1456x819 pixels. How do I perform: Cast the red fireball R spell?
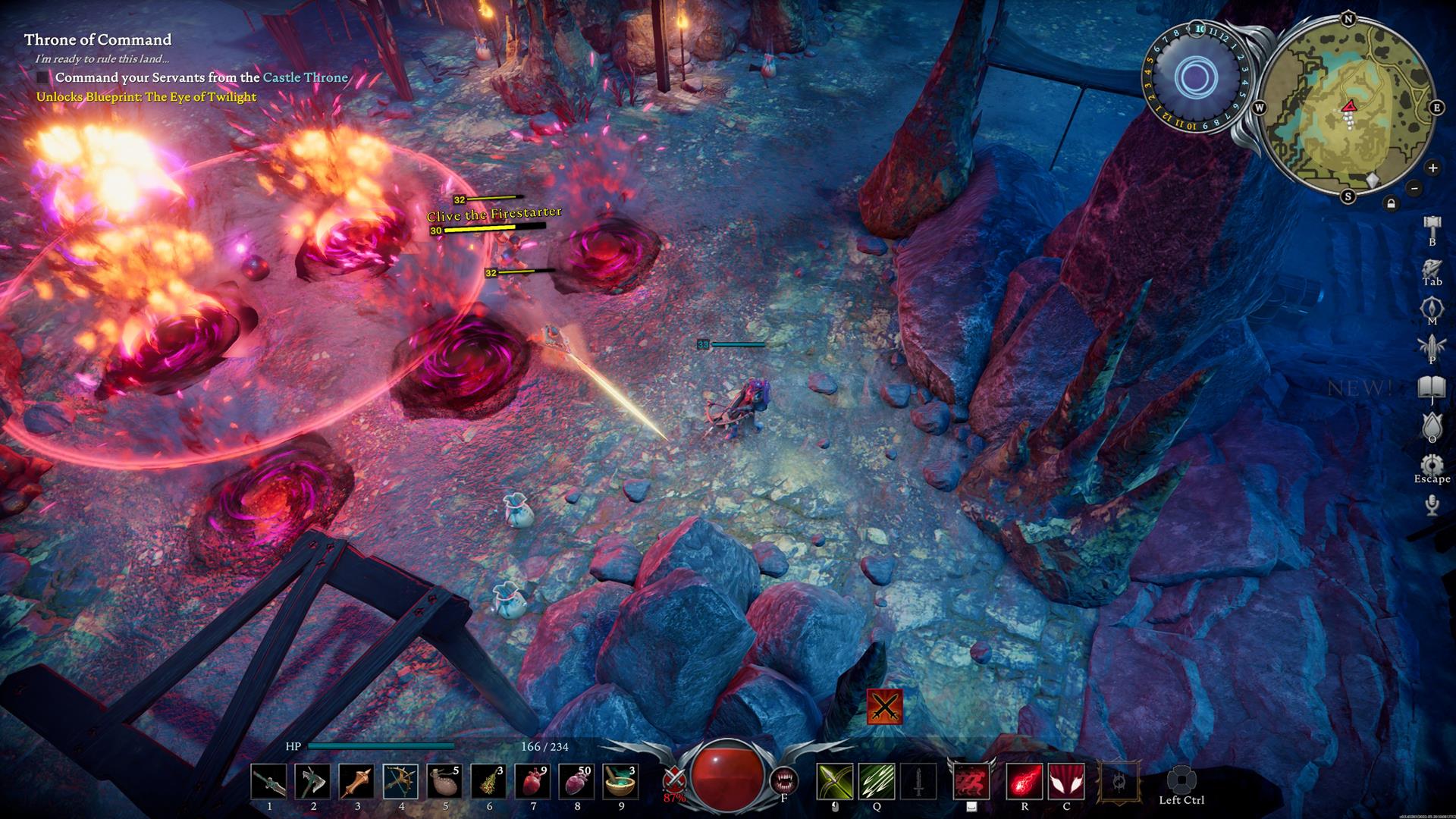coord(1024,782)
